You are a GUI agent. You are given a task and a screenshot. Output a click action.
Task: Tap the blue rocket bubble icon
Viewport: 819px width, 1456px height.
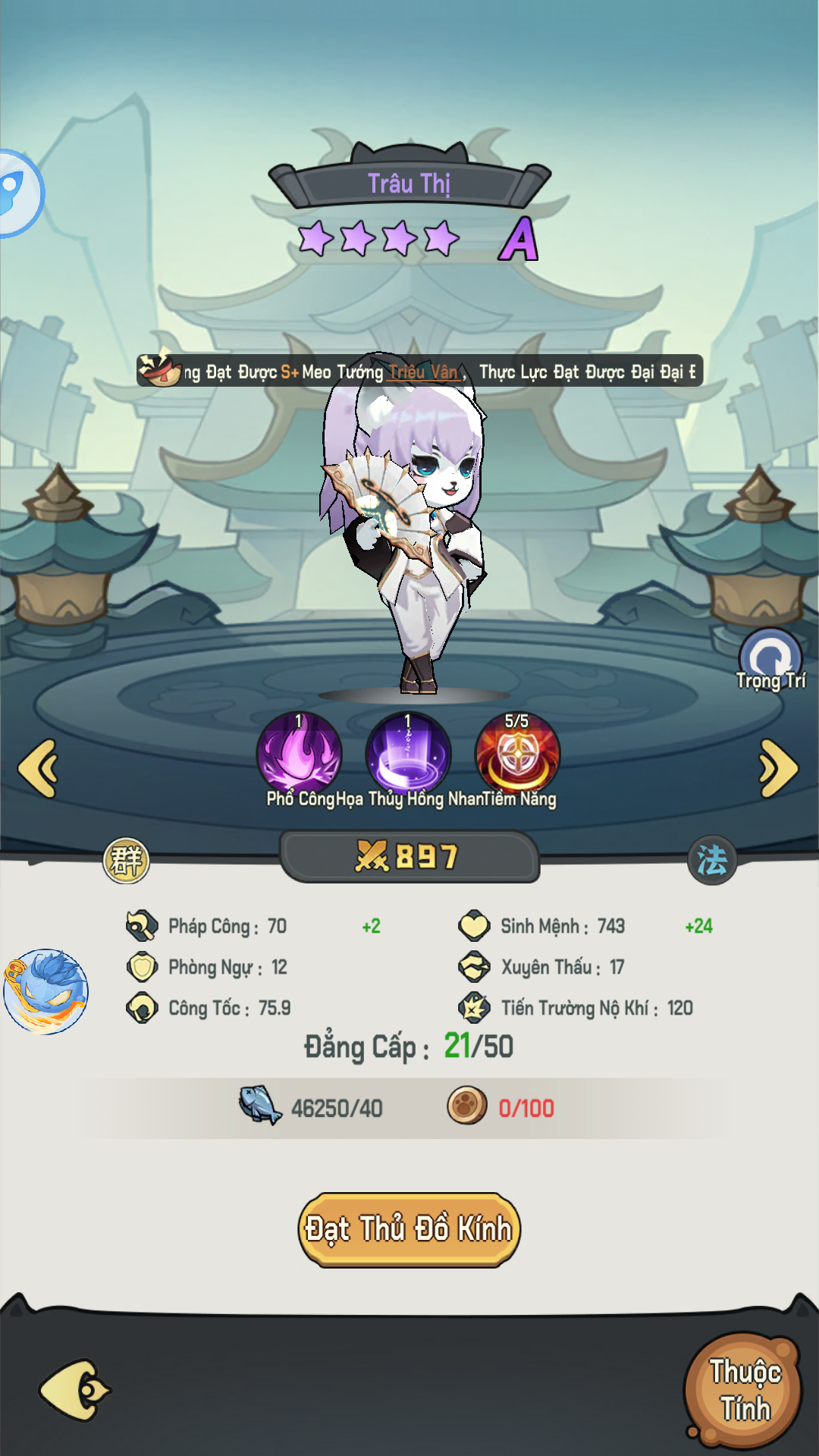point(17,193)
